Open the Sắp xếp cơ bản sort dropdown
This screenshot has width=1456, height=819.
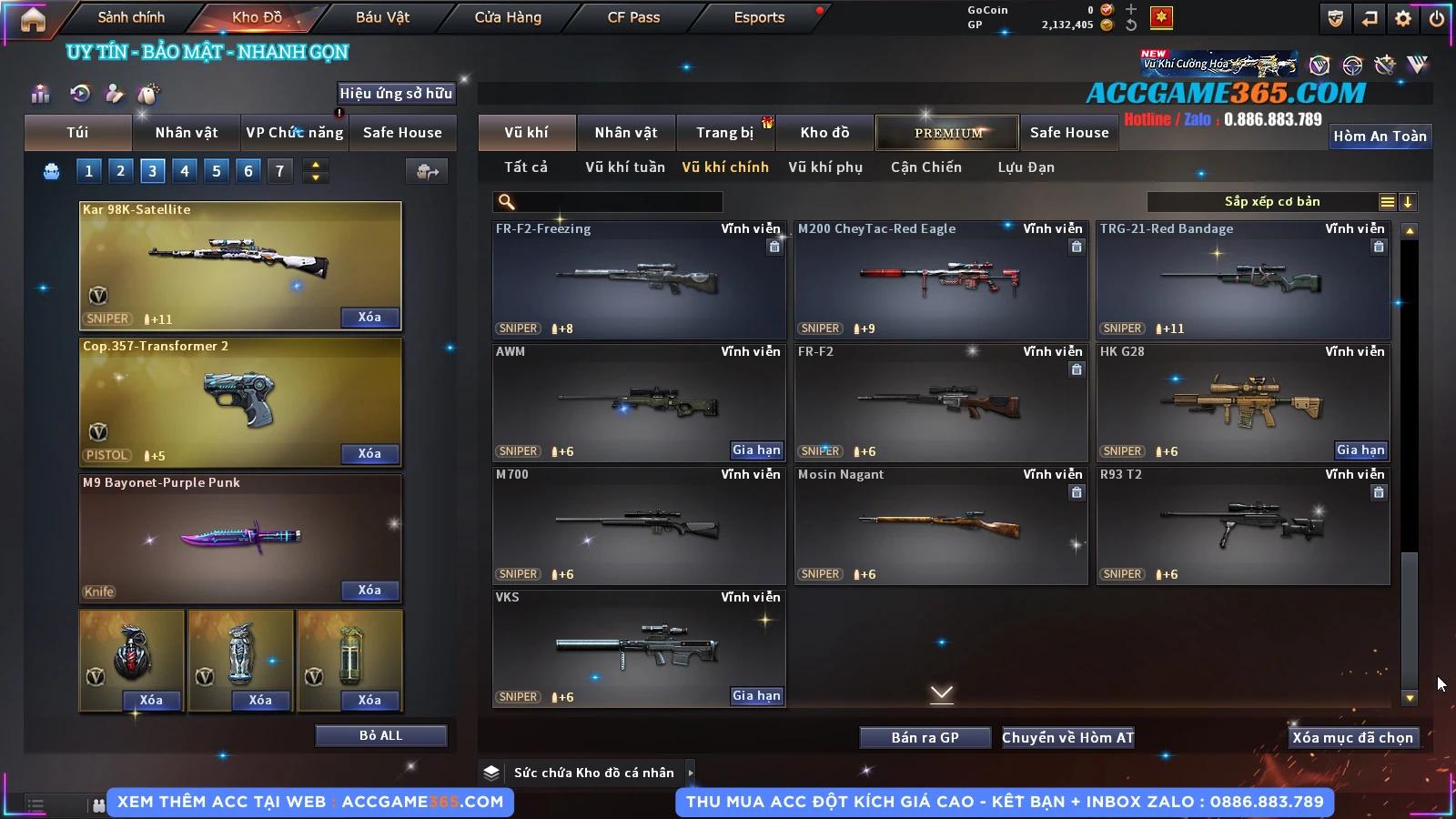tap(1271, 202)
